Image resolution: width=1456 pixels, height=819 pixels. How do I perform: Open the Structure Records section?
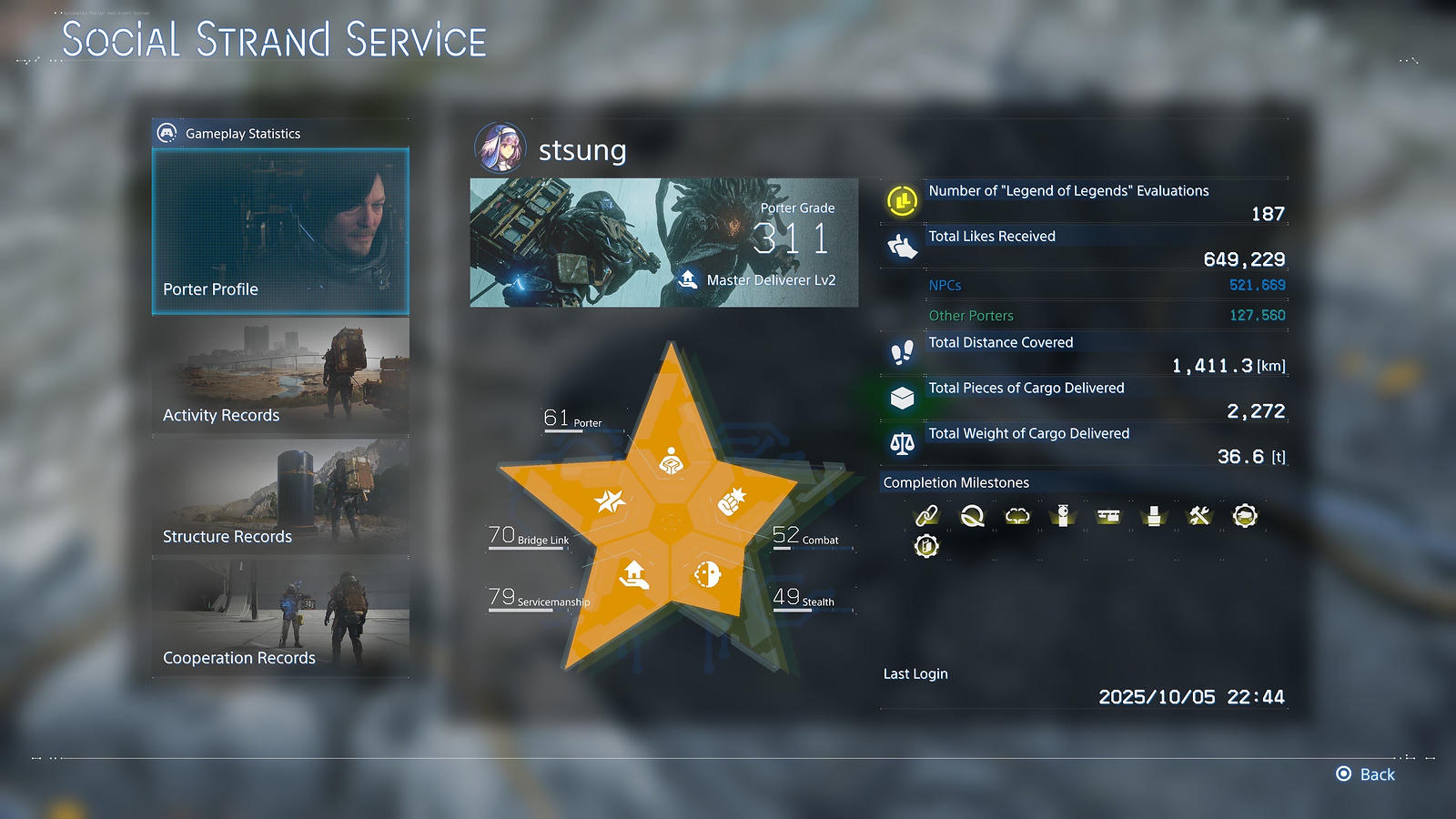pos(280,496)
